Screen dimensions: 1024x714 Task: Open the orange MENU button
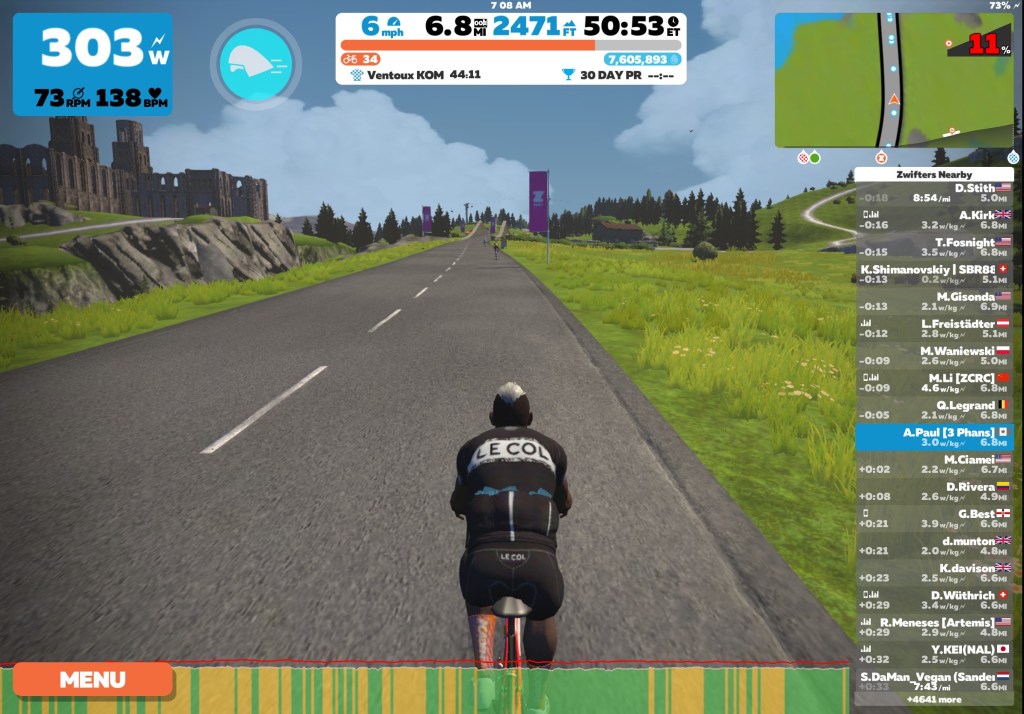click(92, 679)
